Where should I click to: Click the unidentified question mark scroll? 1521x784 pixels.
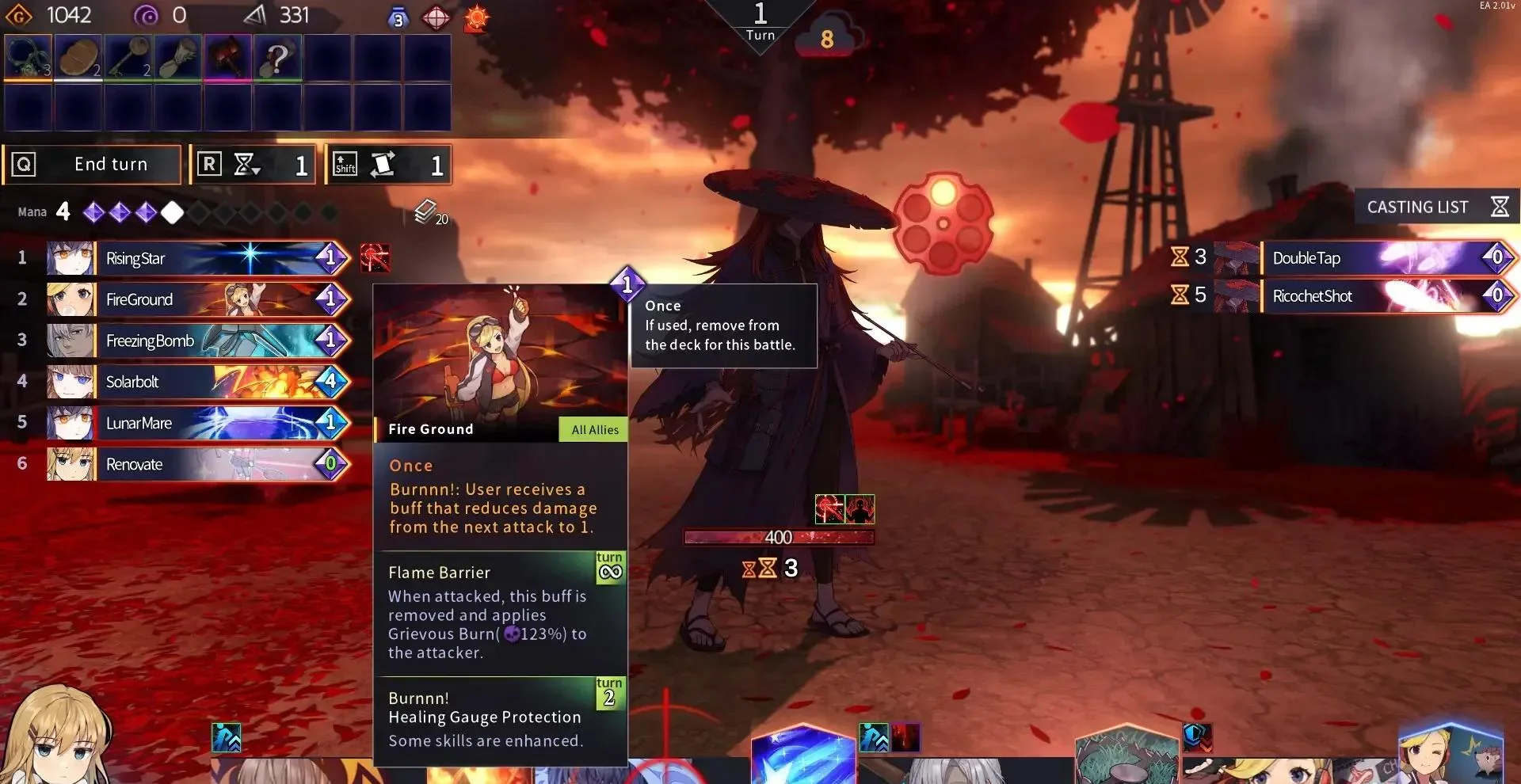click(x=277, y=57)
